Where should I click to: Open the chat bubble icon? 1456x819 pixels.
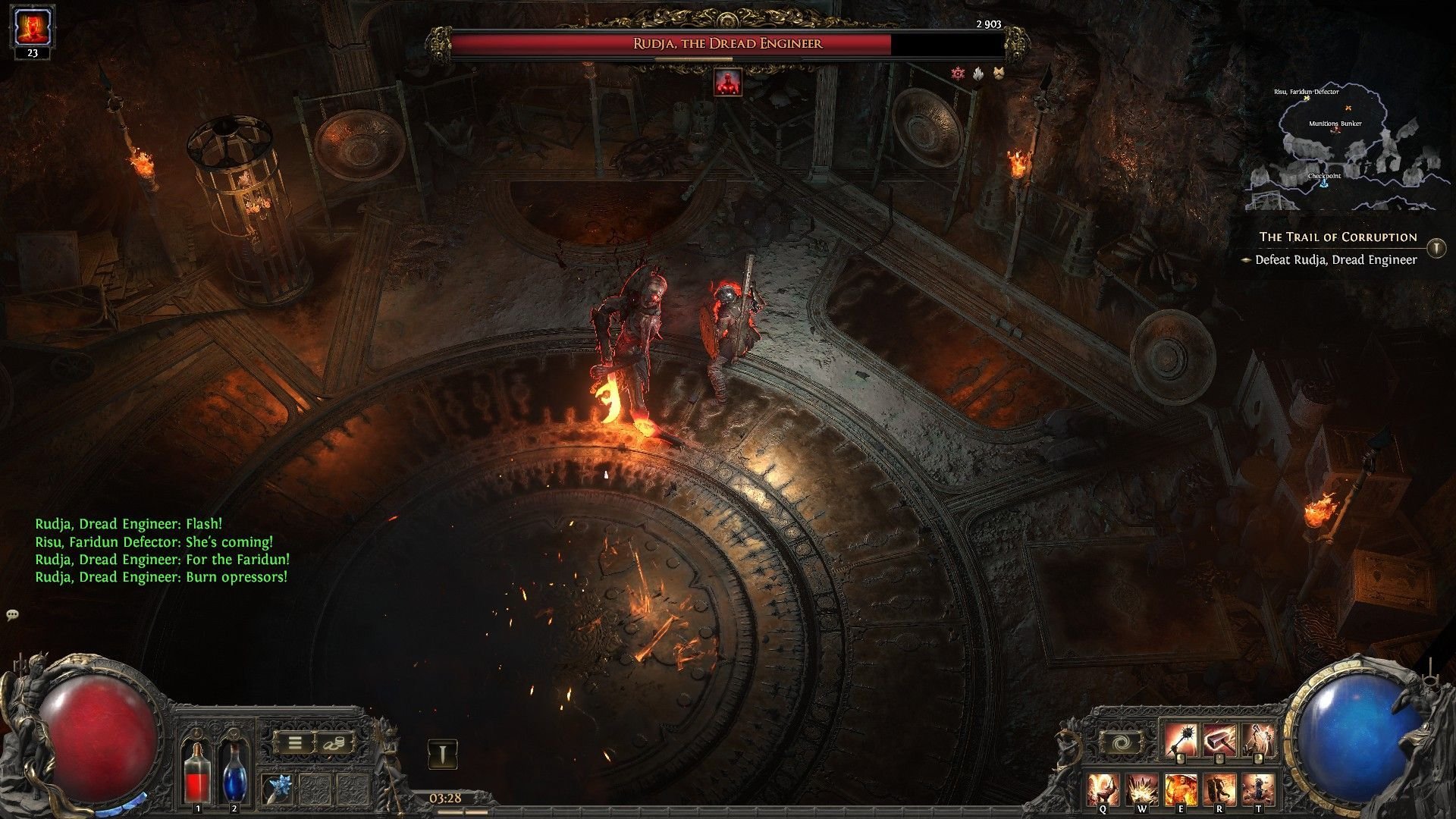12,615
